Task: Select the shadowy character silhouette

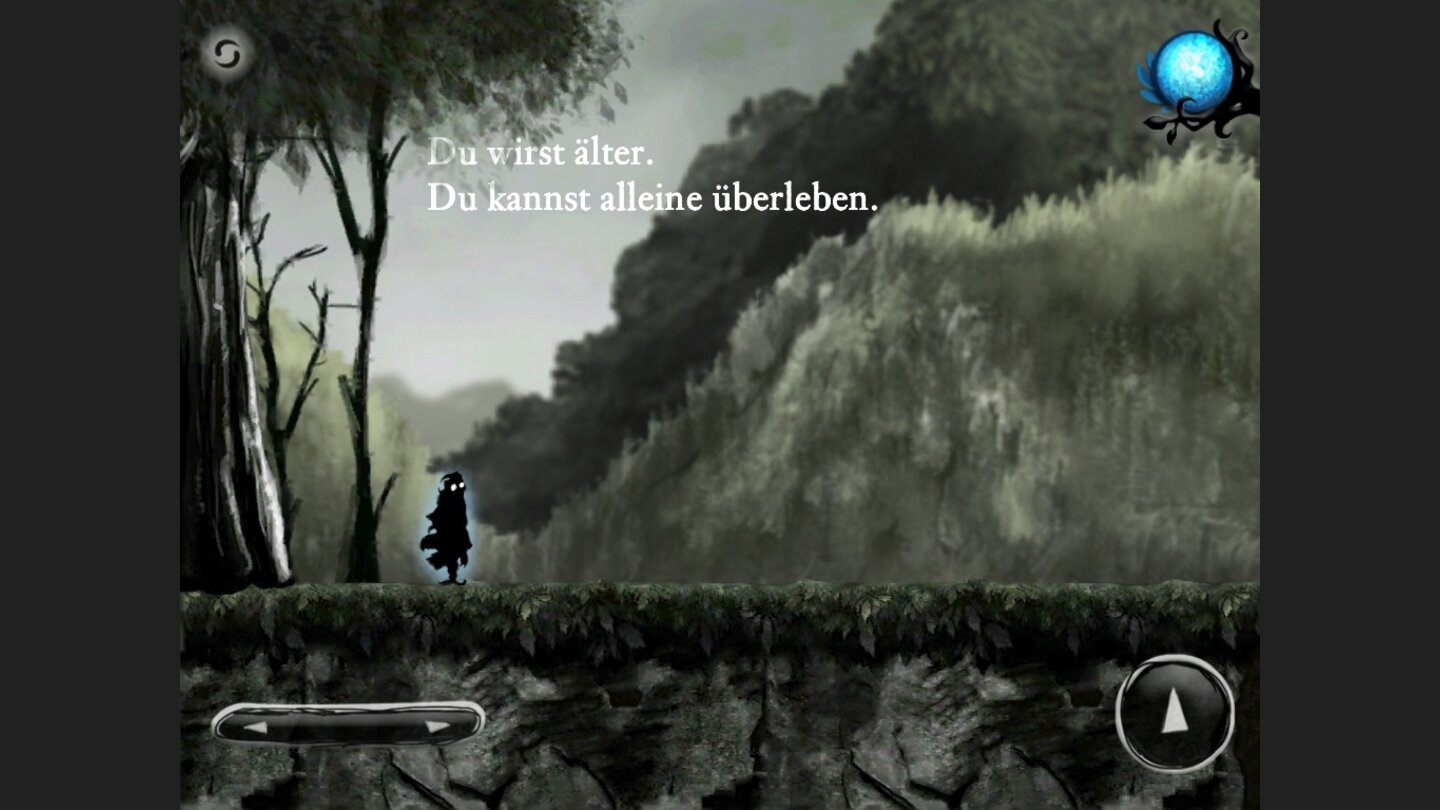Action: click(450, 525)
